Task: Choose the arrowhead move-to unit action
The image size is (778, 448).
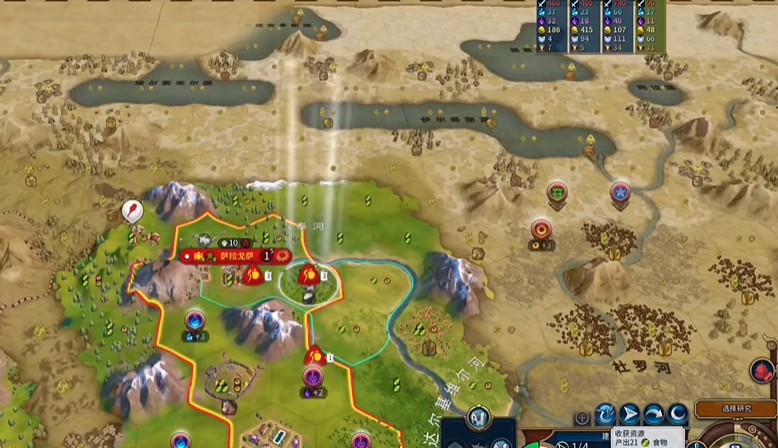Action: click(630, 414)
